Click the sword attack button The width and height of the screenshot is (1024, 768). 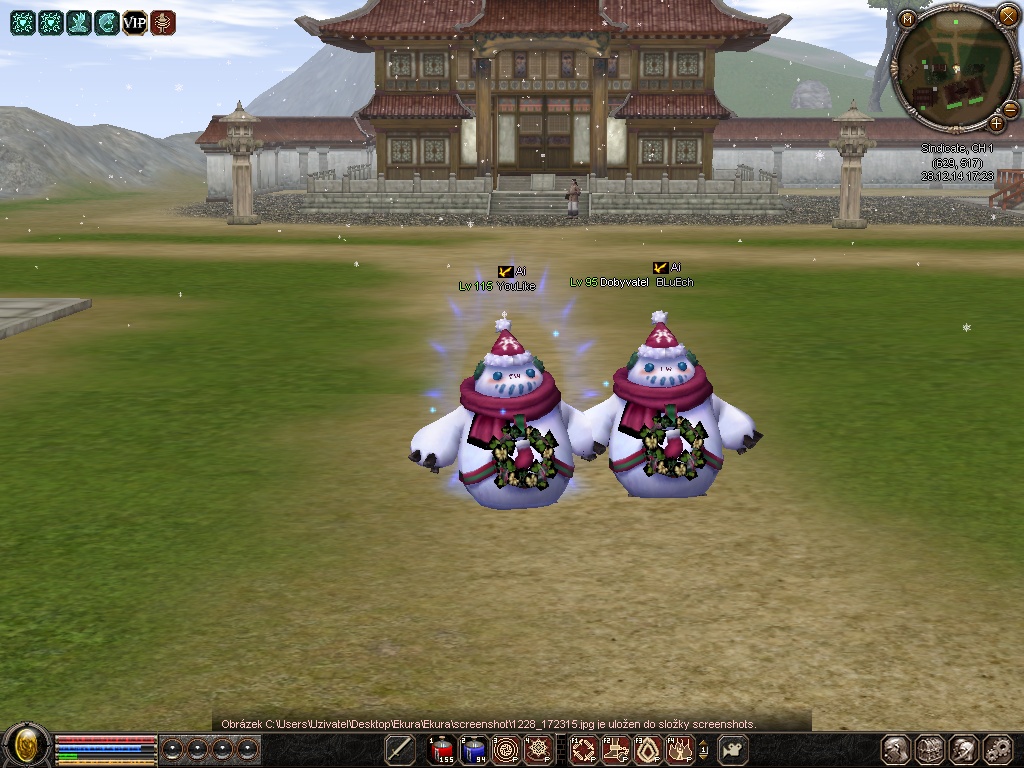400,750
